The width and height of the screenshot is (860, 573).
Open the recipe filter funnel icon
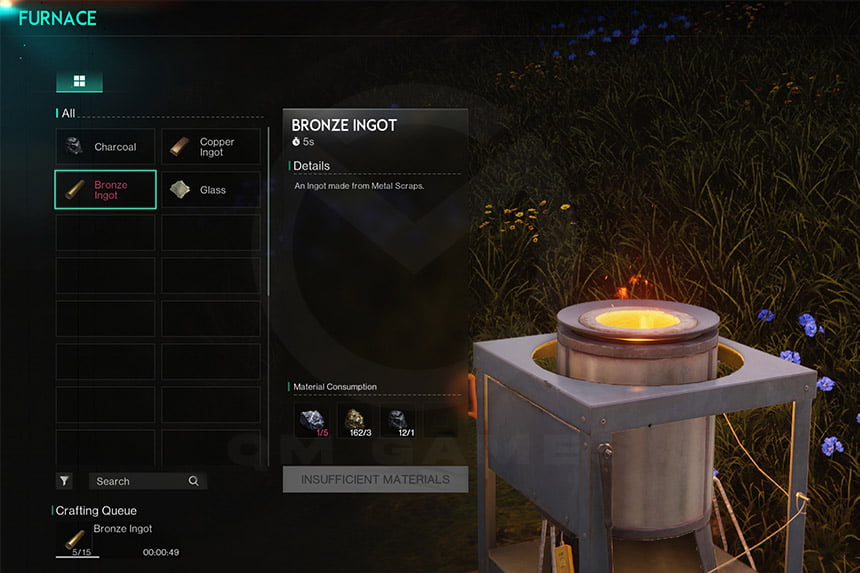pyautogui.click(x=65, y=481)
